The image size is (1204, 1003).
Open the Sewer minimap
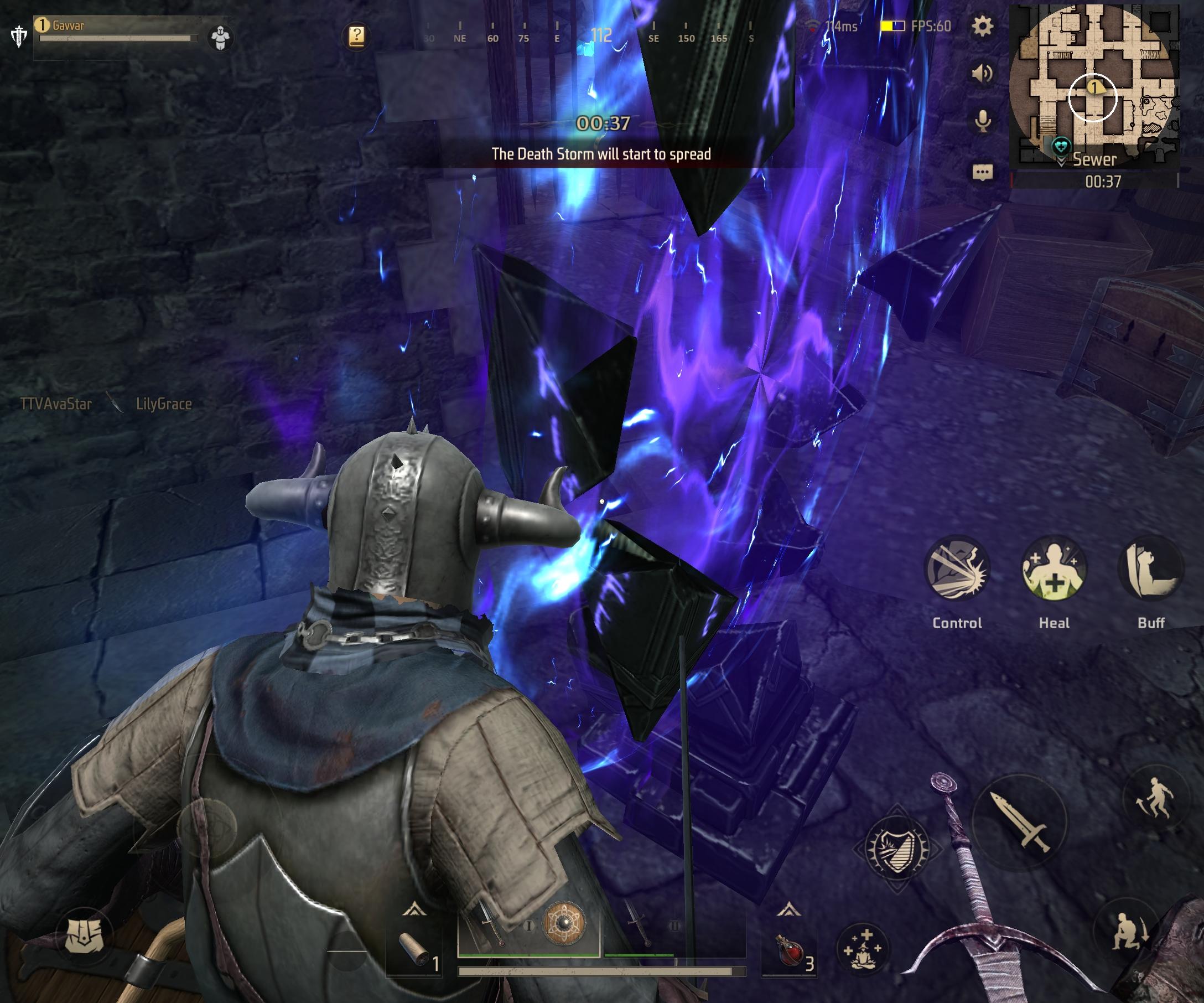tap(1093, 86)
